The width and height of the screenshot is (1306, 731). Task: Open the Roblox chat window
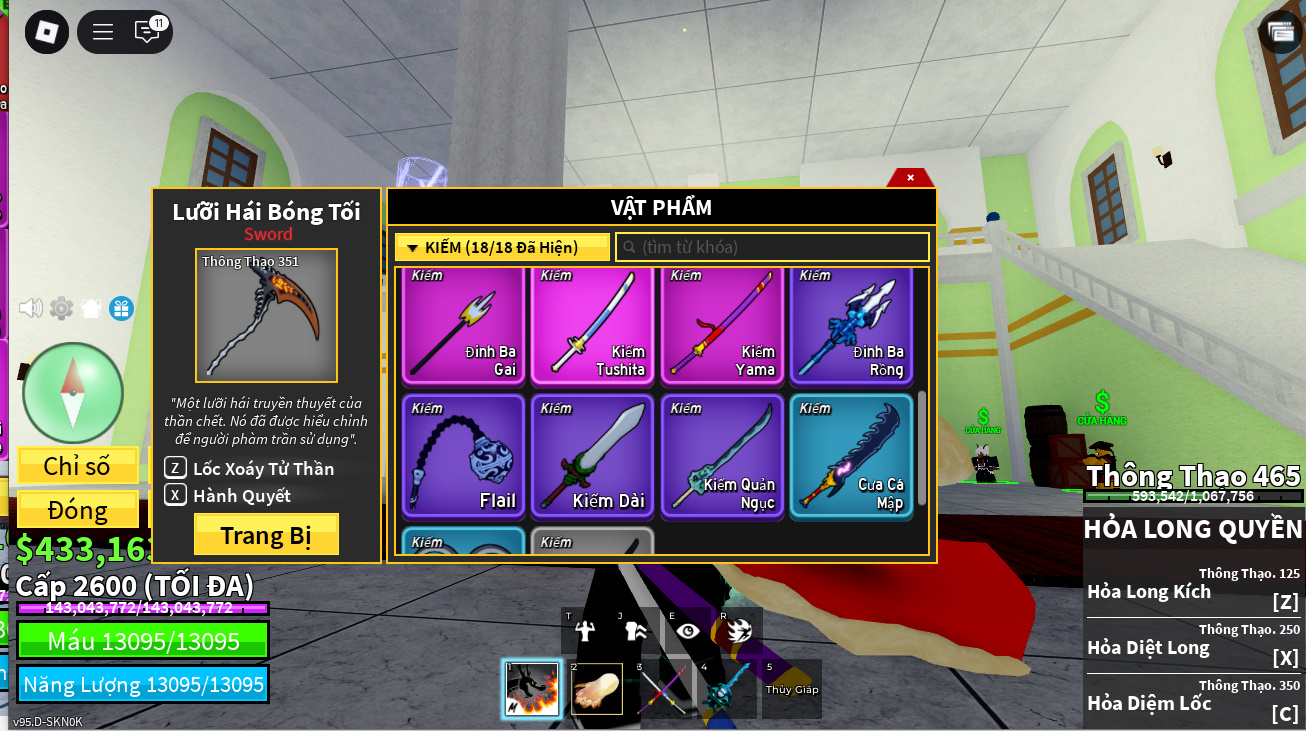(147, 32)
